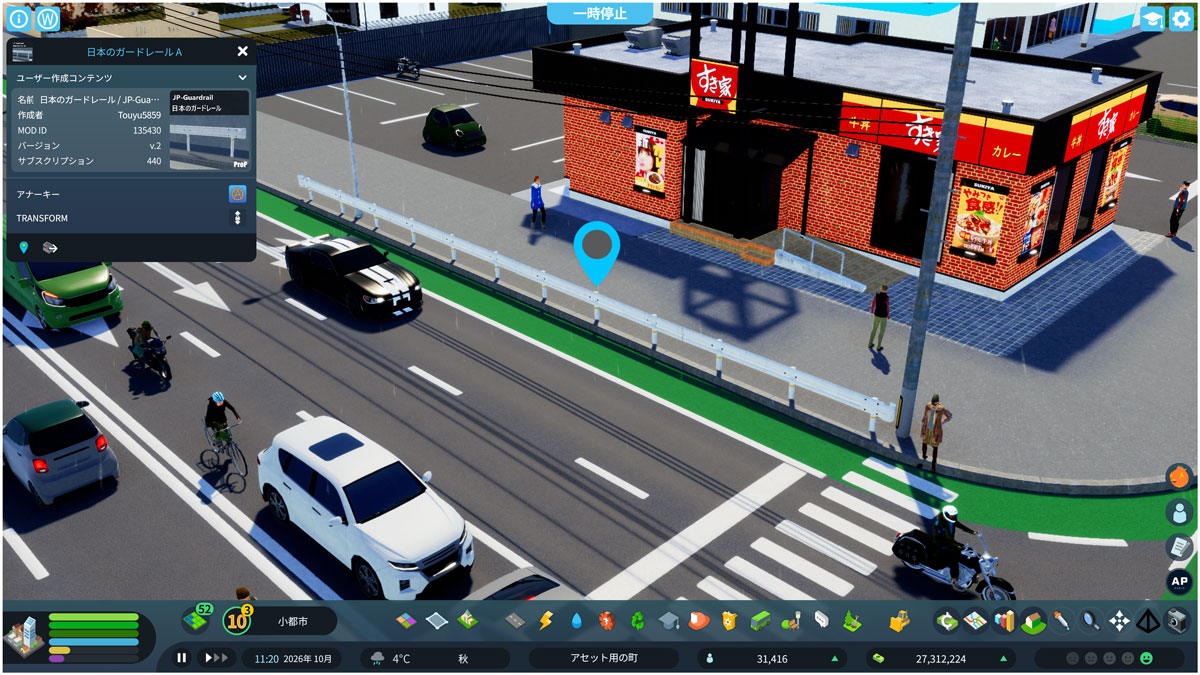Open the graduation cap tutorials button
This screenshot has width=1200, height=675.
tap(1152, 18)
